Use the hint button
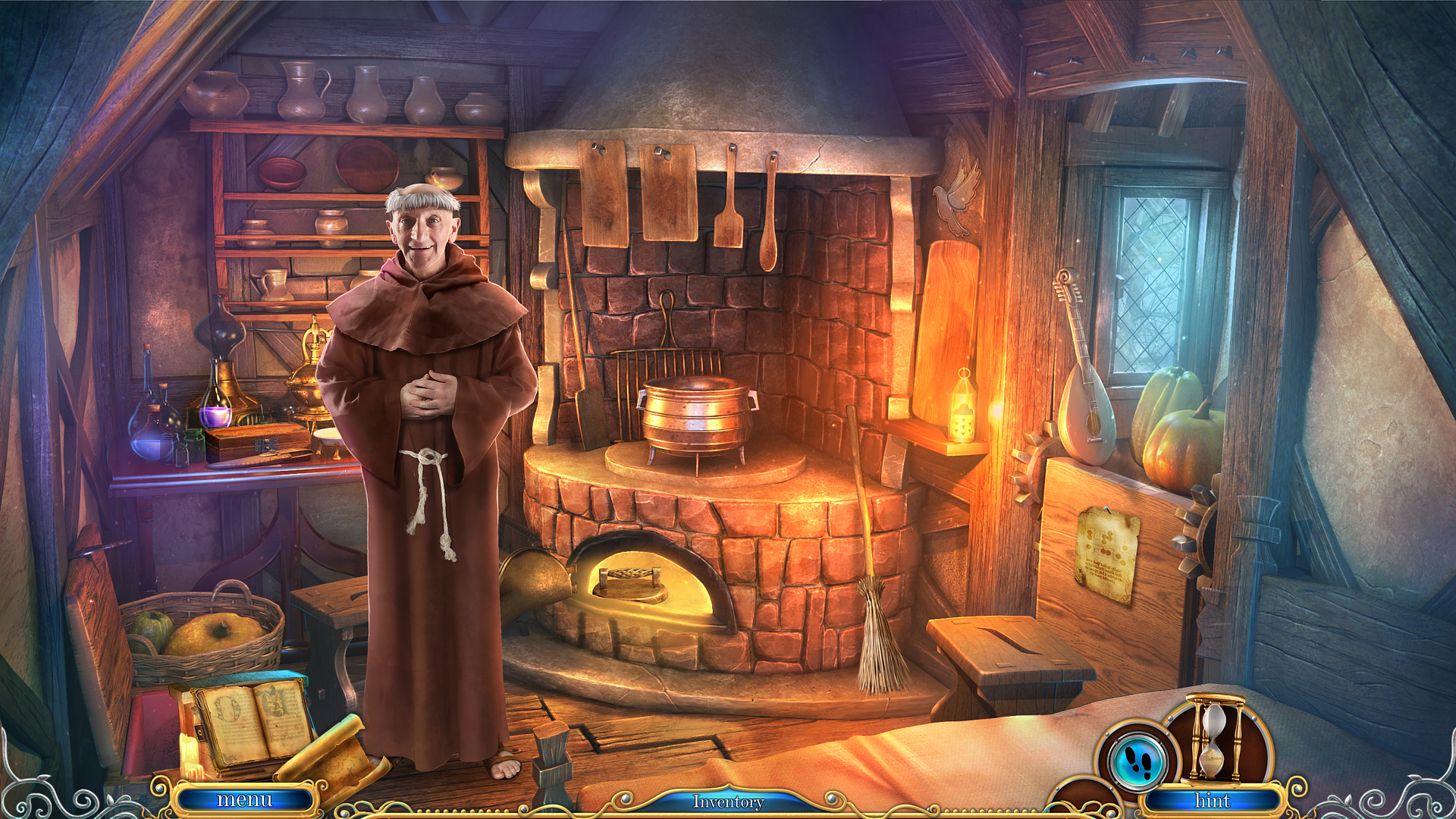This screenshot has height=819, width=1456. pyautogui.click(x=1212, y=801)
